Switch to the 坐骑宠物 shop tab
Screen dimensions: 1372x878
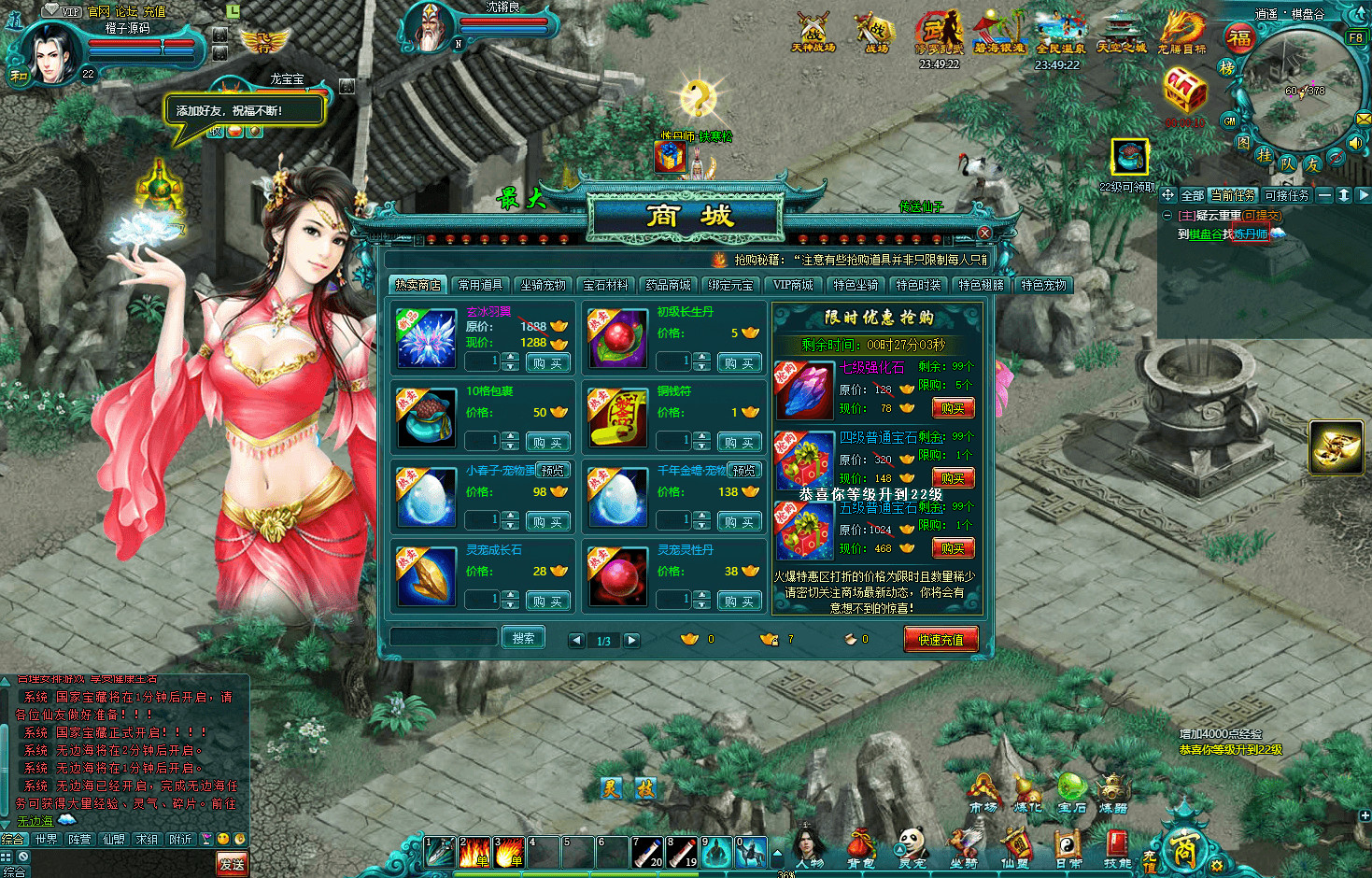coord(544,285)
